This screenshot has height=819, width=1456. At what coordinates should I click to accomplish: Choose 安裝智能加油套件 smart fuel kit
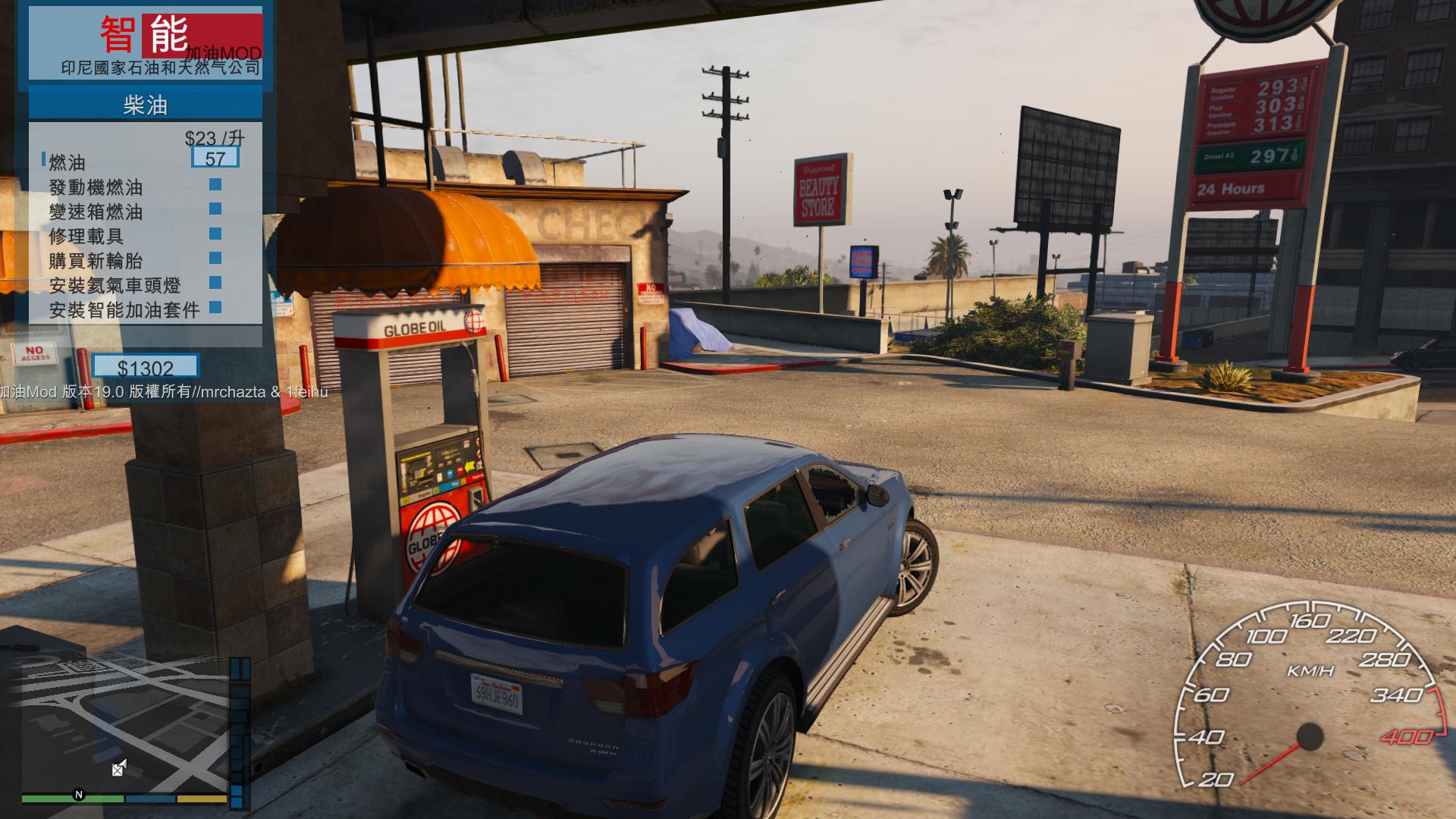coord(124,310)
